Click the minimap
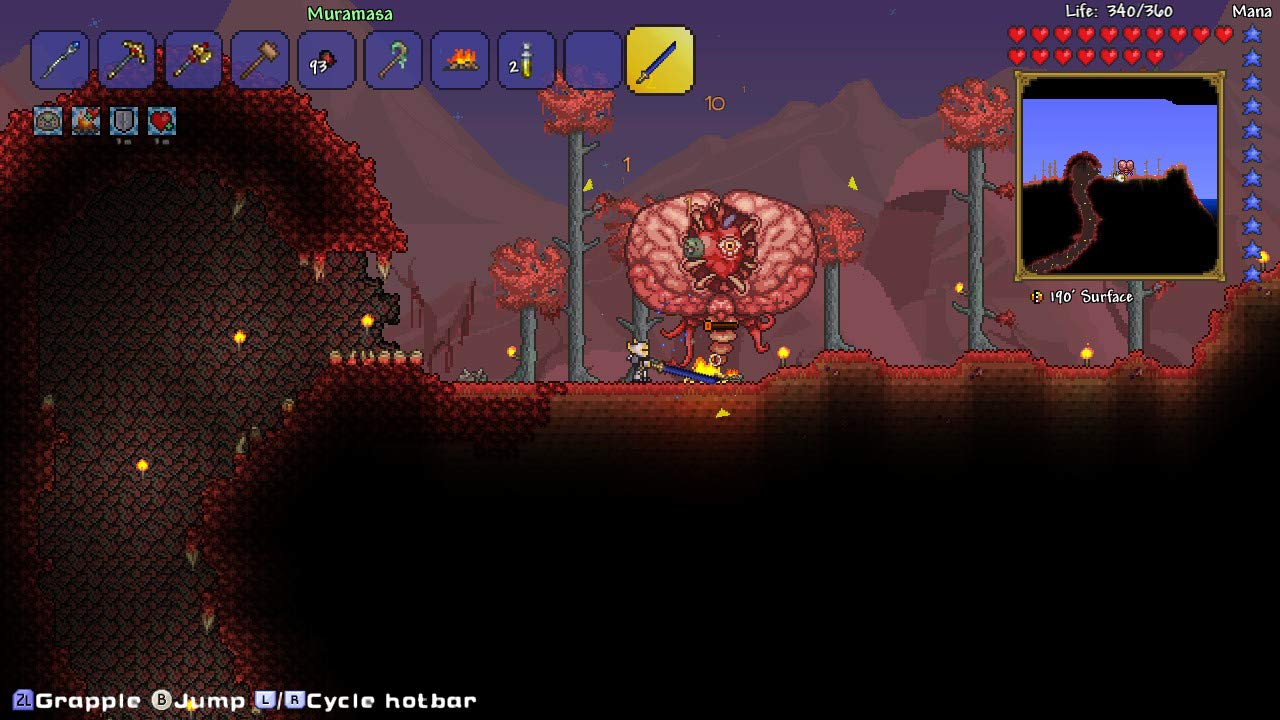Viewport: 1280px width, 720px height. [1120, 176]
